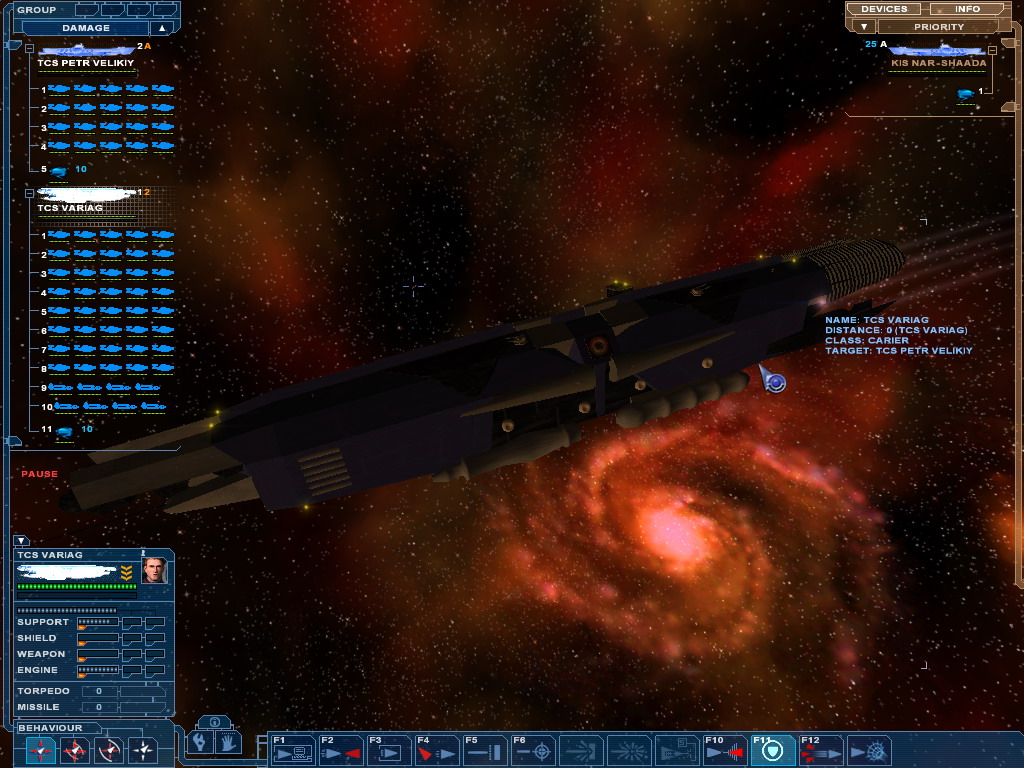Open the Devices tab
The width and height of the screenshot is (1024, 768).
pos(884,9)
